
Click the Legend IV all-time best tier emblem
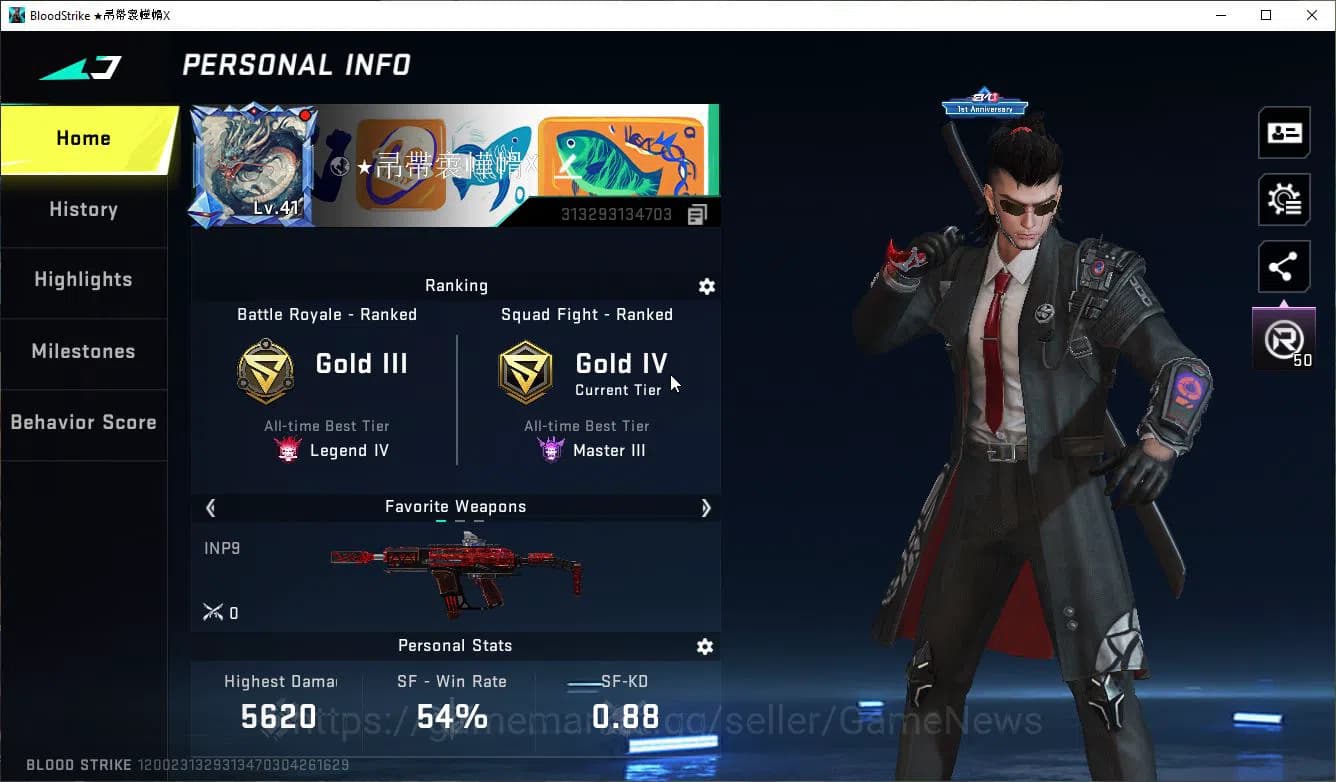pos(288,450)
